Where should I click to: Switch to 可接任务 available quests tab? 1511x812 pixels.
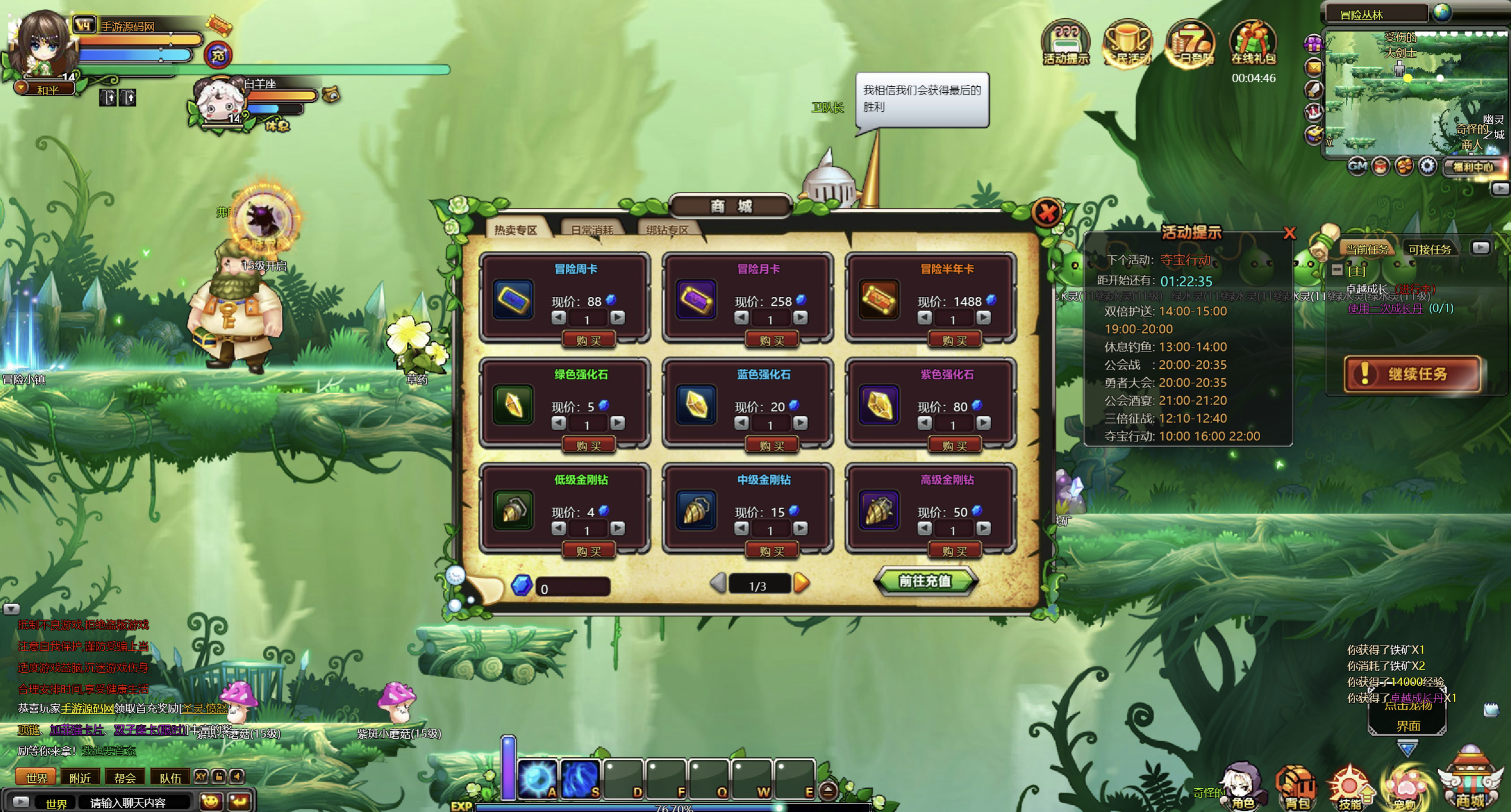pyautogui.click(x=1429, y=249)
